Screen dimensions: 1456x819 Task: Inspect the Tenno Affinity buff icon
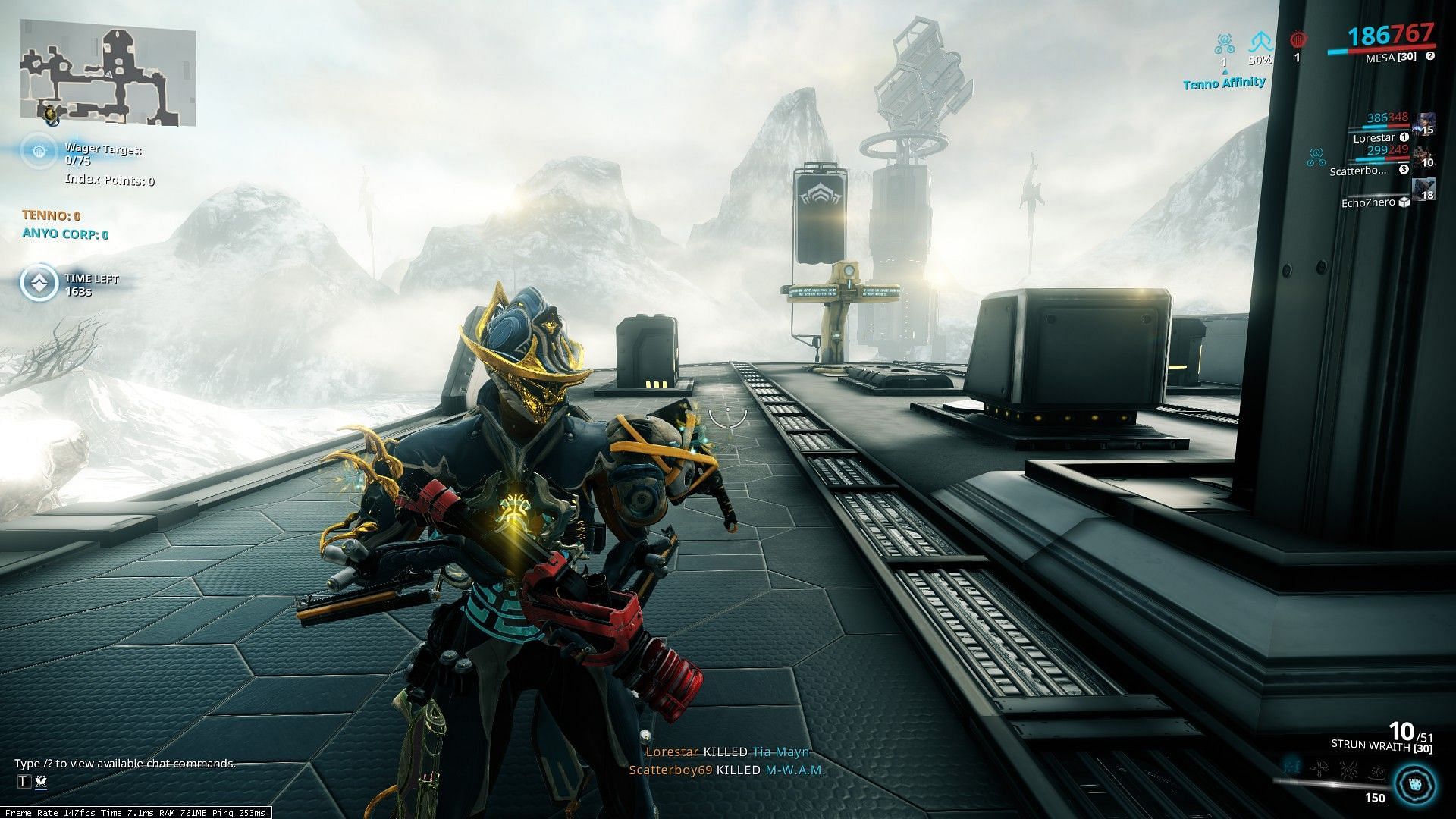pyautogui.click(x=1223, y=44)
